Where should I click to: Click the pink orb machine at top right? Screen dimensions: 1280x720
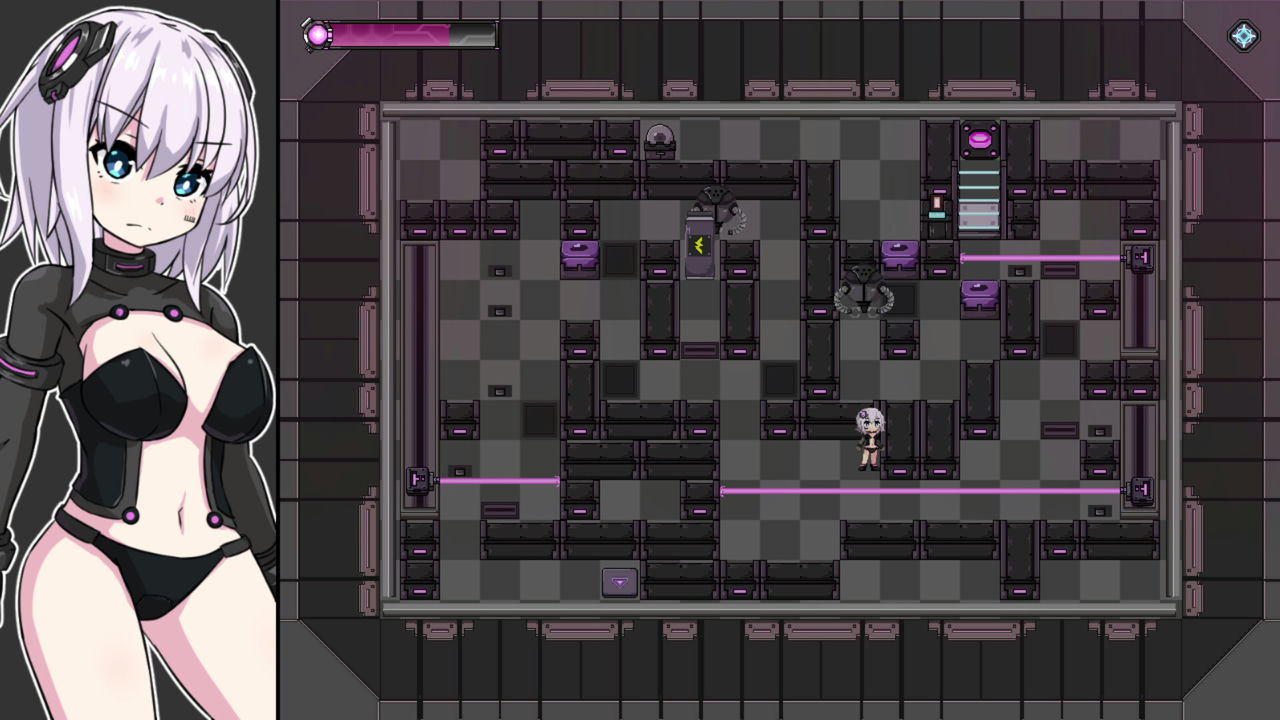[x=980, y=138]
